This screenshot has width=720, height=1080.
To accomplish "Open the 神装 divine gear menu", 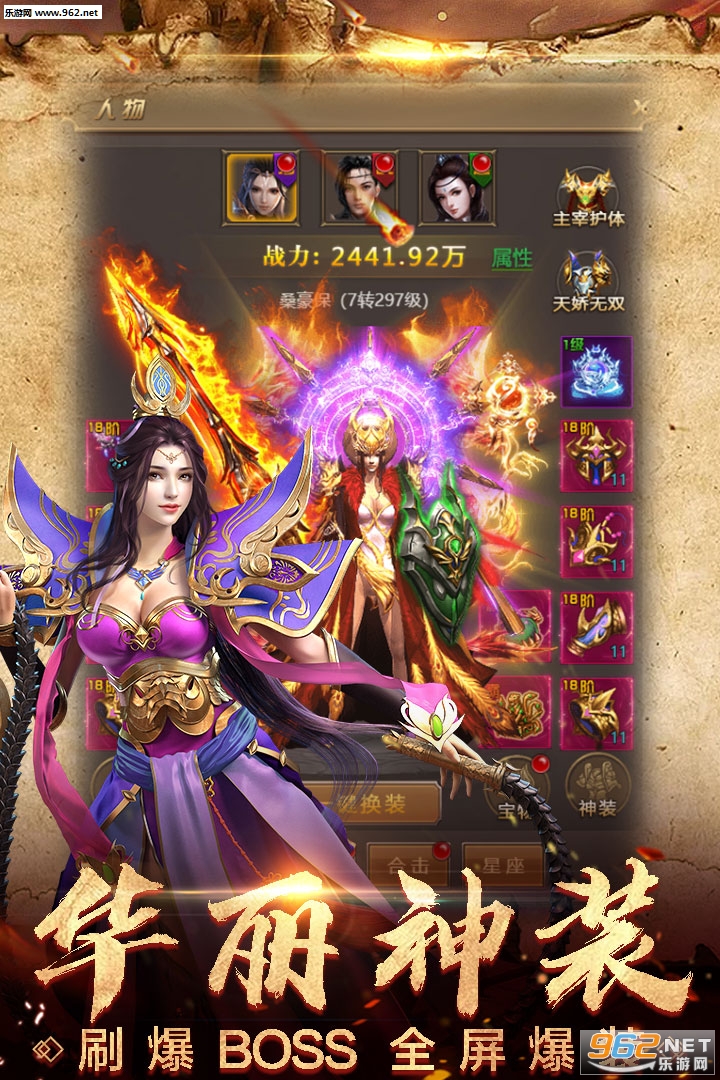I will point(598,789).
